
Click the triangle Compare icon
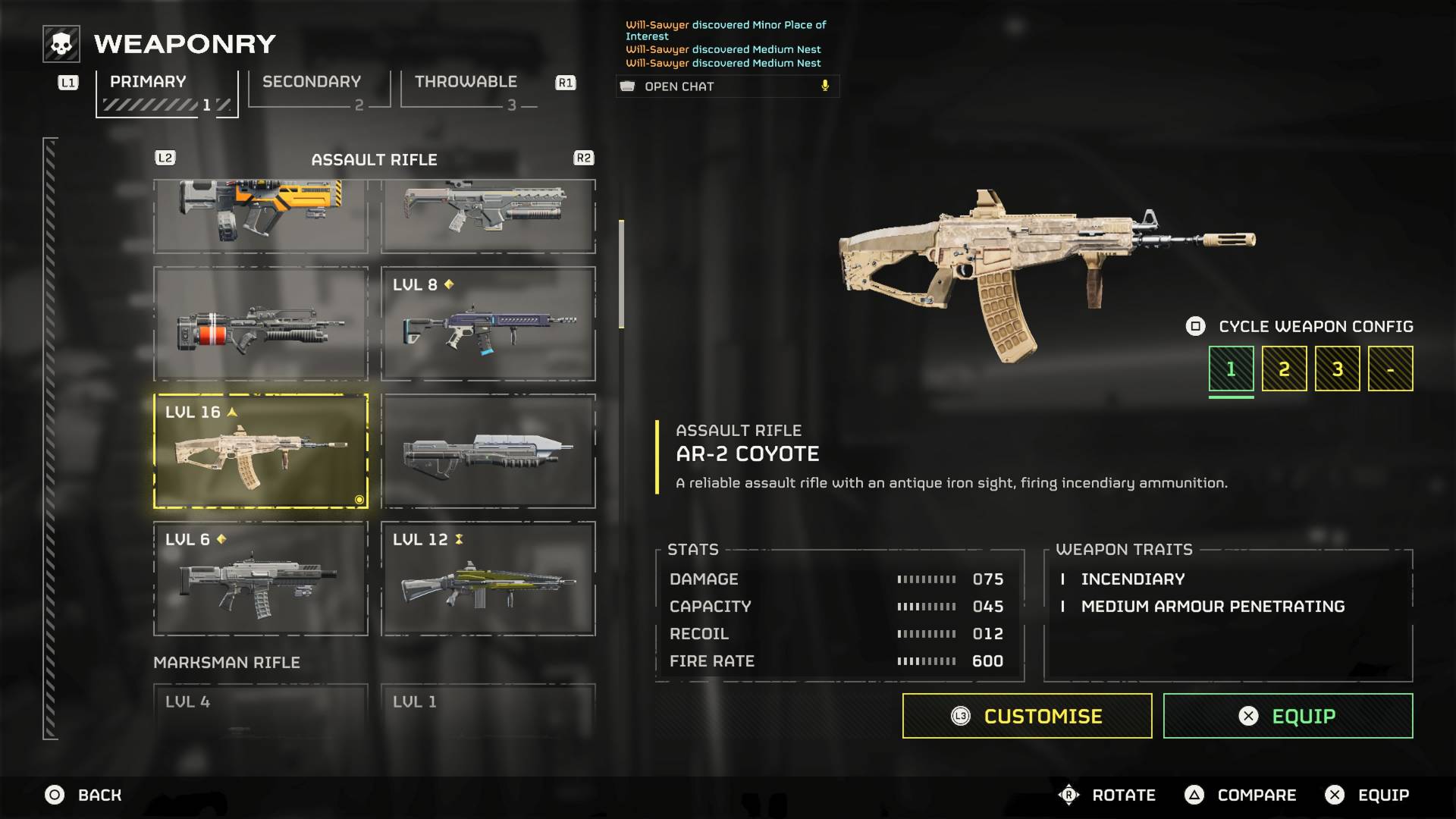1194,795
